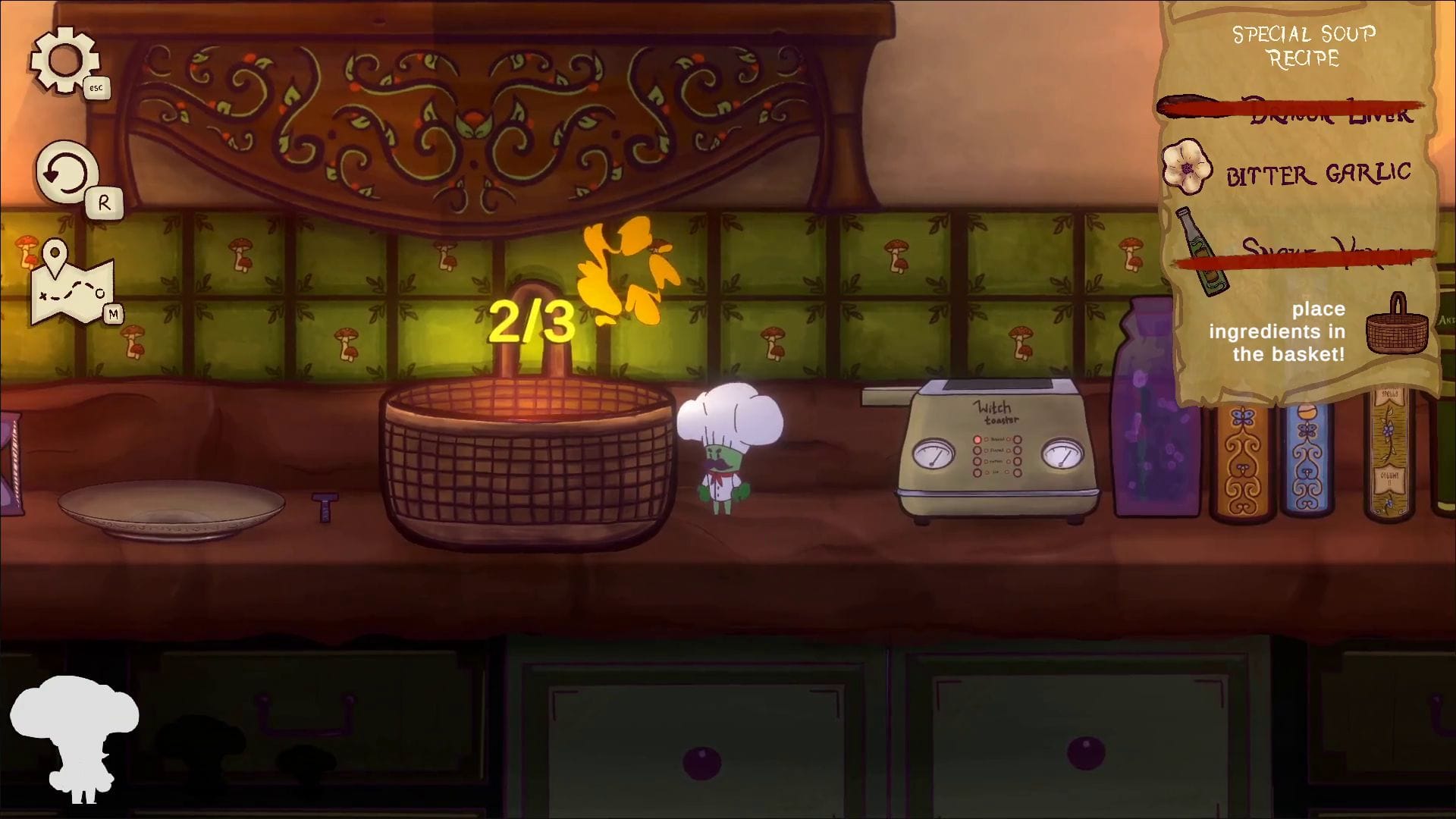Click the basket icon on the recipe
The height and width of the screenshot is (819, 1456).
click(x=1396, y=326)
